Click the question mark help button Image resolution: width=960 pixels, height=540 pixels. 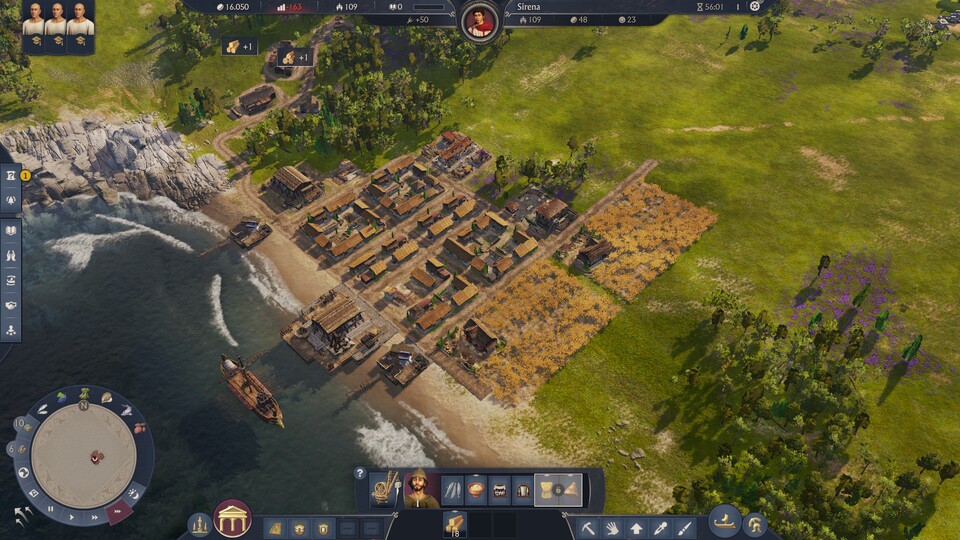(x=360, y=473)
